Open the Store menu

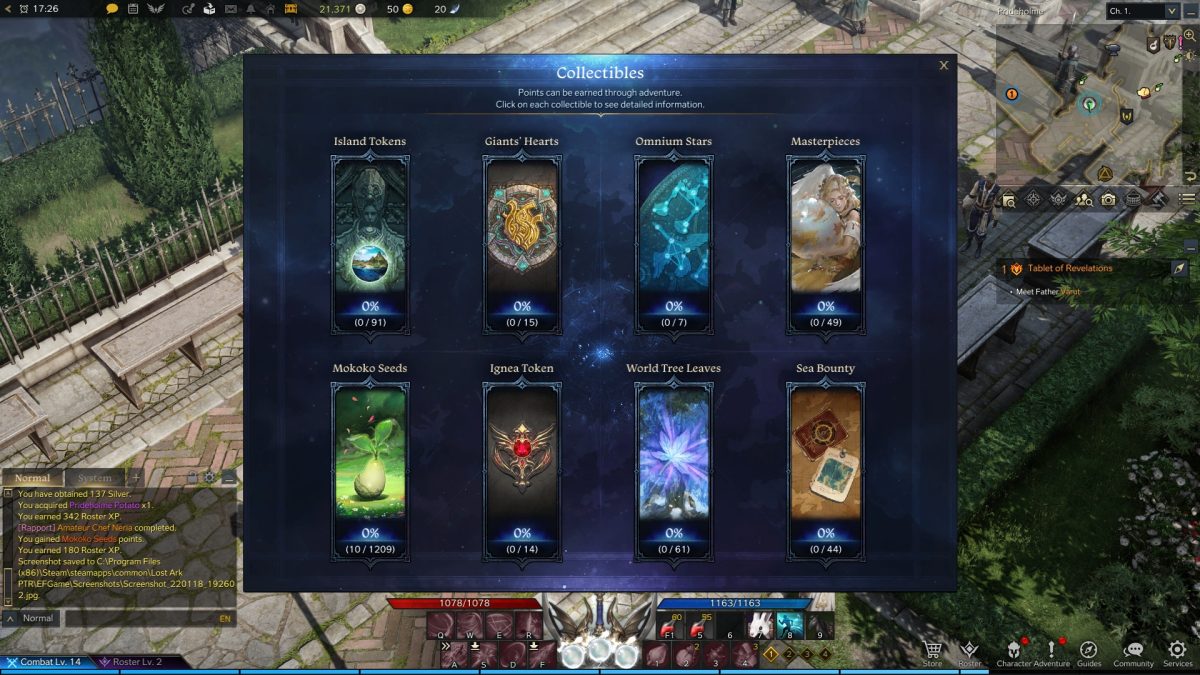pos(932,652)
